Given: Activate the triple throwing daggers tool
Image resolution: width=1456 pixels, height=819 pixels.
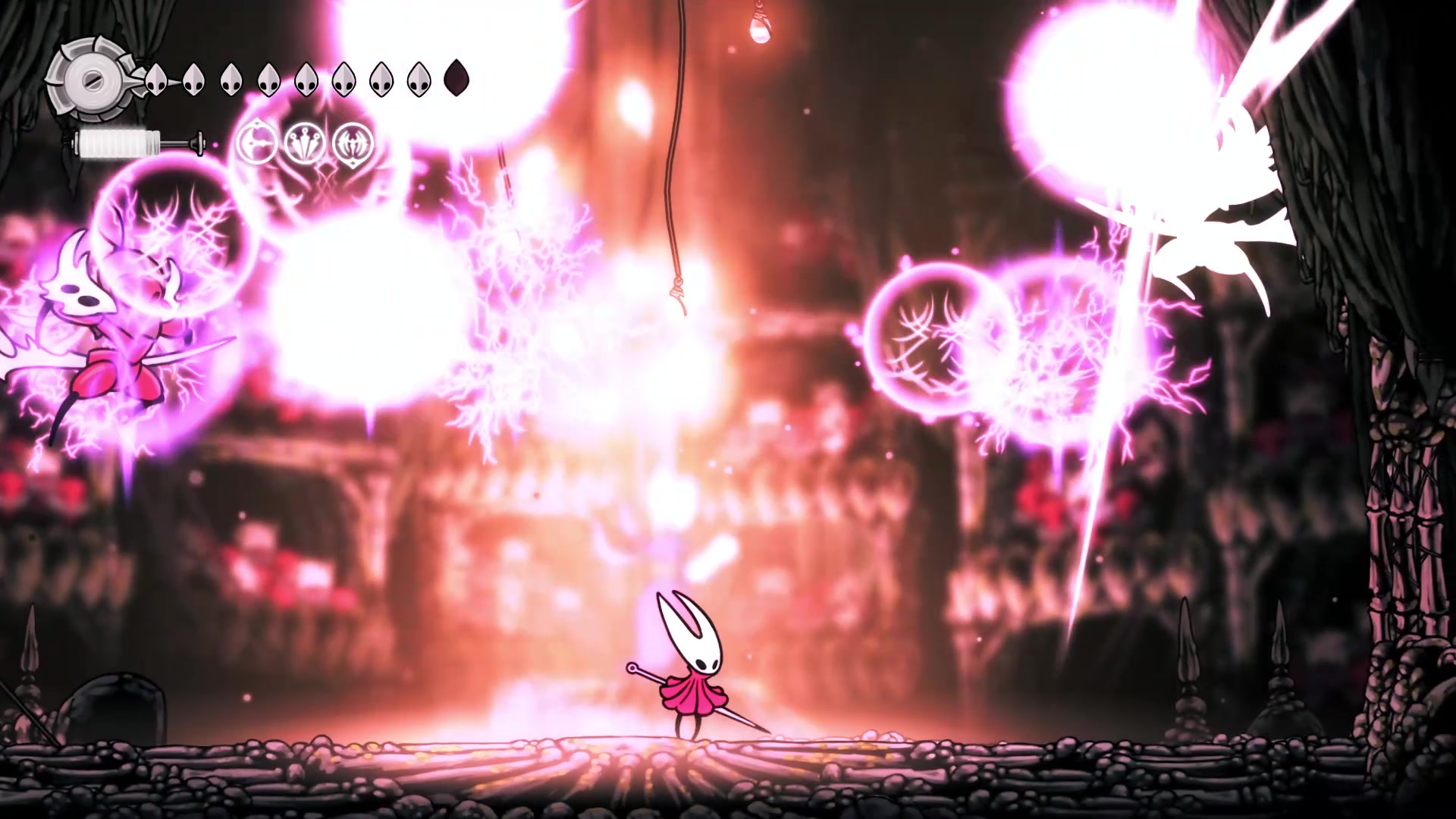Looking at the screenshot, I should pos(305,143).
